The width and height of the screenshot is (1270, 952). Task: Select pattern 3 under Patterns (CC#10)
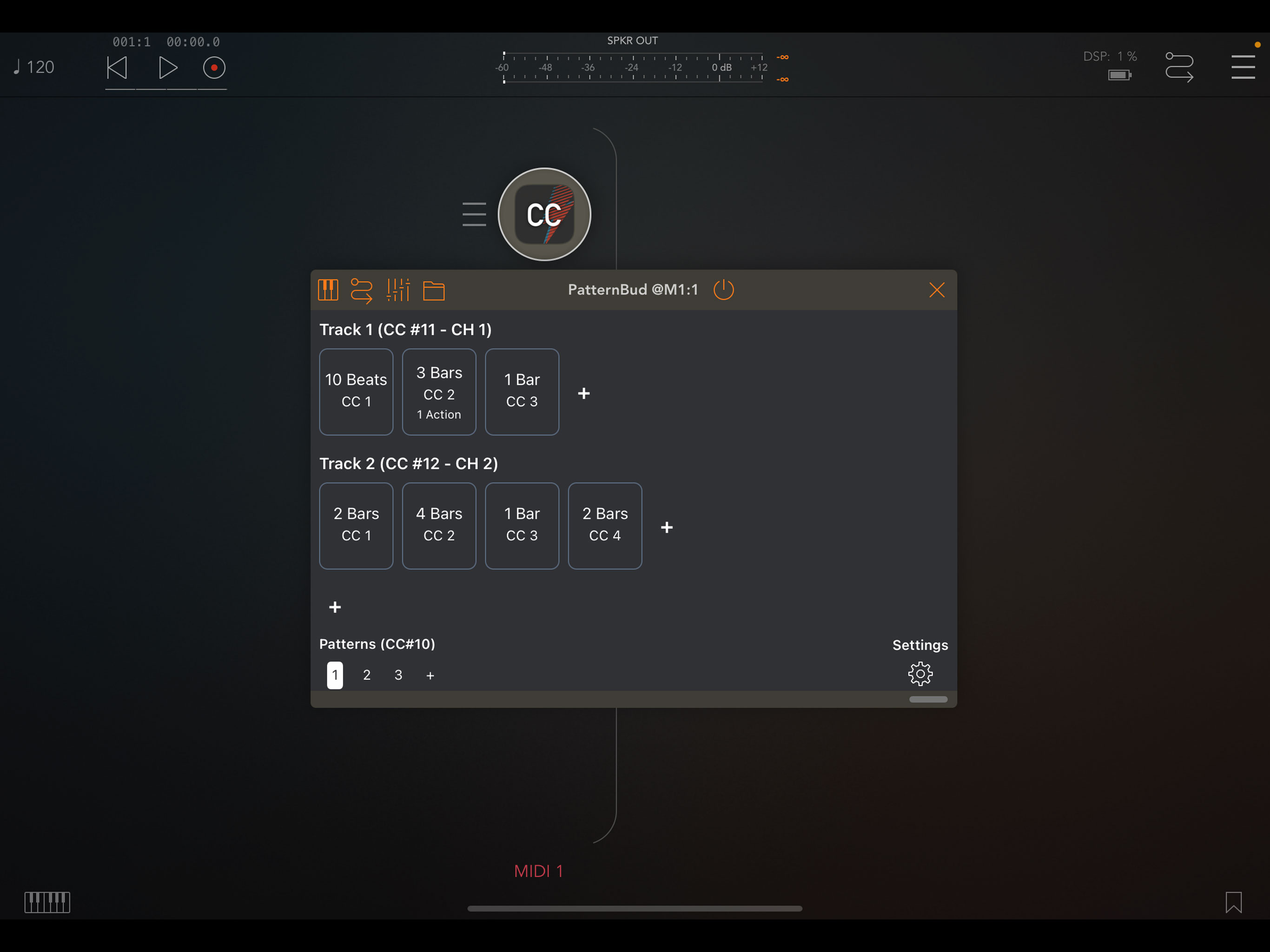point(398,675)
